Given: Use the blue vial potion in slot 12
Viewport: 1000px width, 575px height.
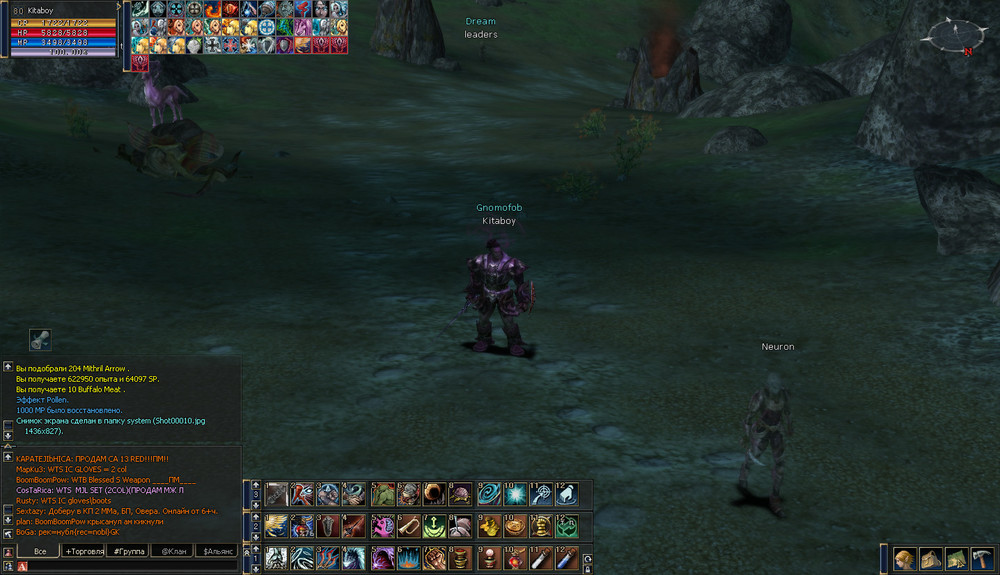Looking at the screenshot, I should 566,558.
